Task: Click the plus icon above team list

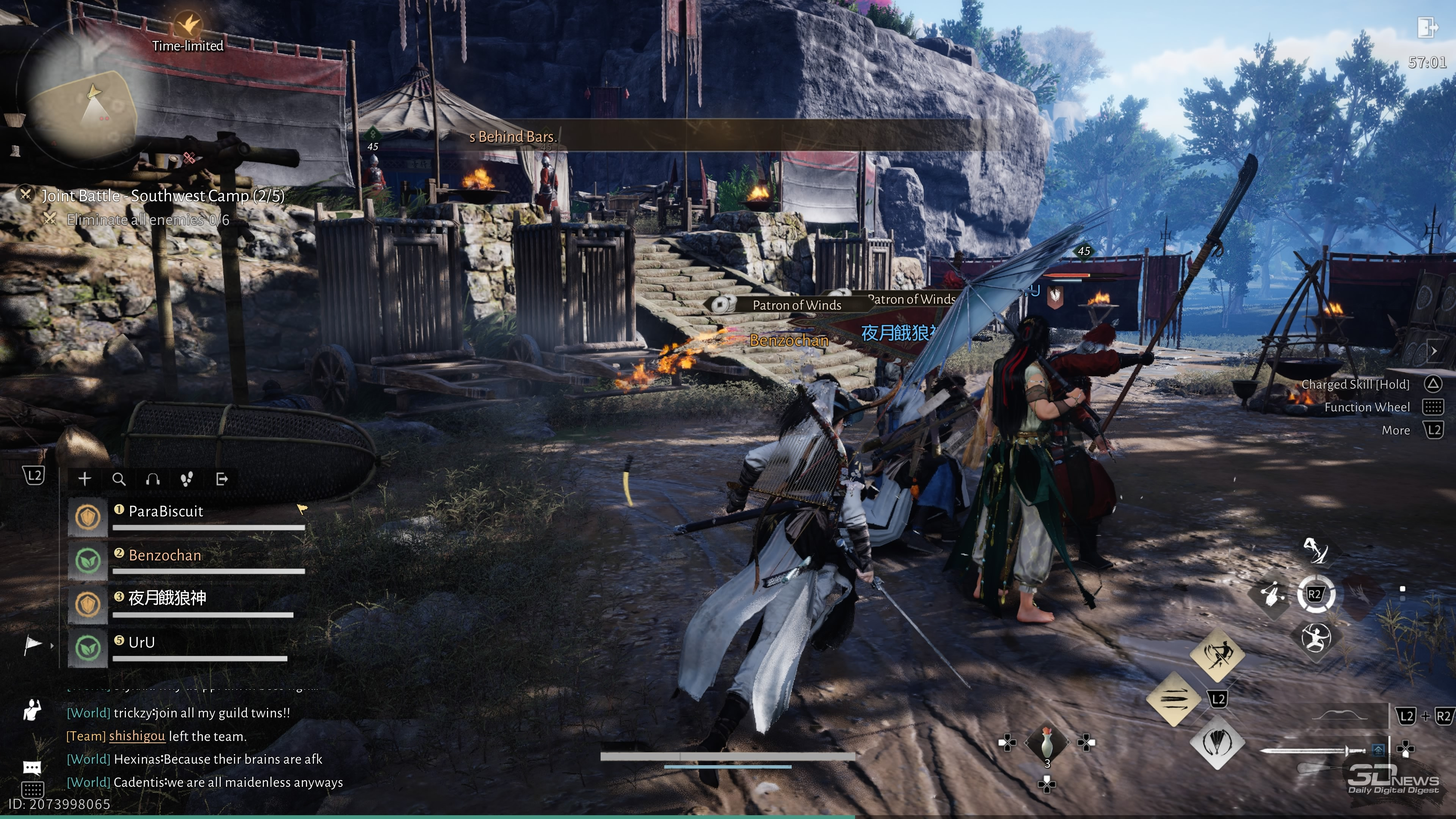Action: pos(85,479)
